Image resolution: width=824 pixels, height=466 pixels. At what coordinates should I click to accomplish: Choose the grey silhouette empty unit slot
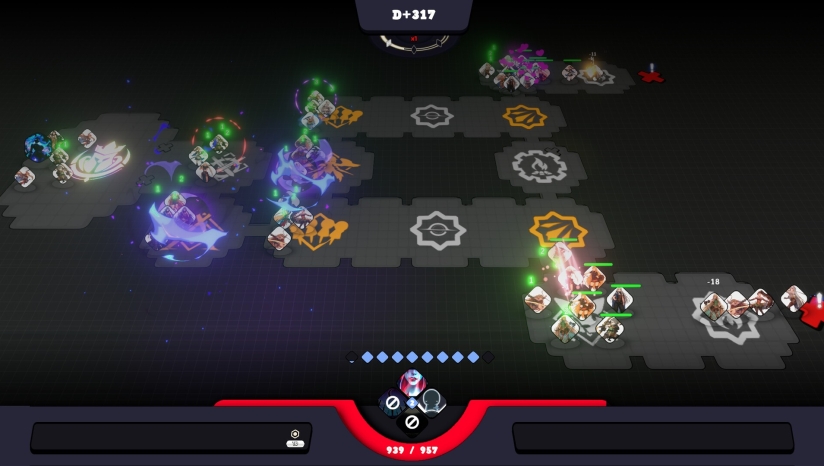tap(432, 401)
